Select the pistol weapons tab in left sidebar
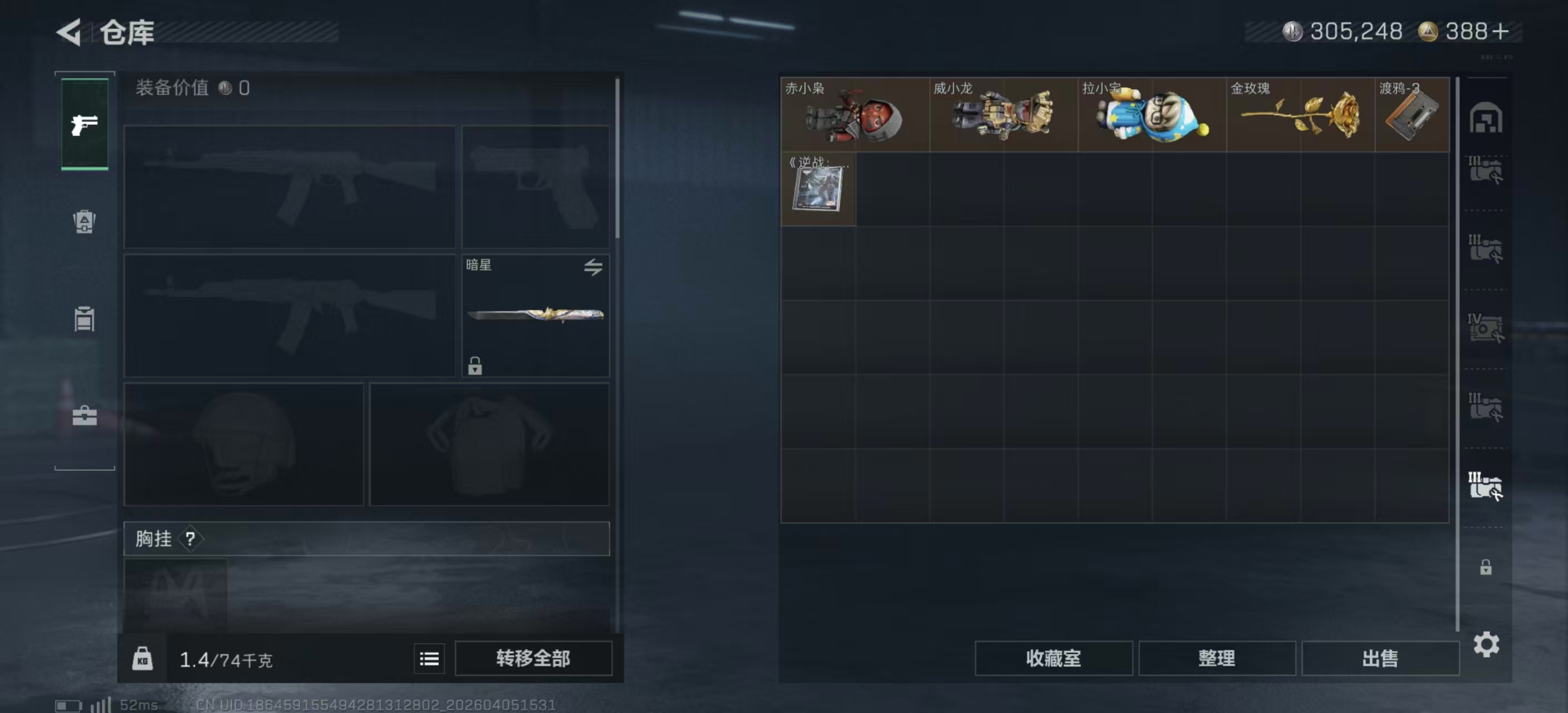 tap(84, 125)
